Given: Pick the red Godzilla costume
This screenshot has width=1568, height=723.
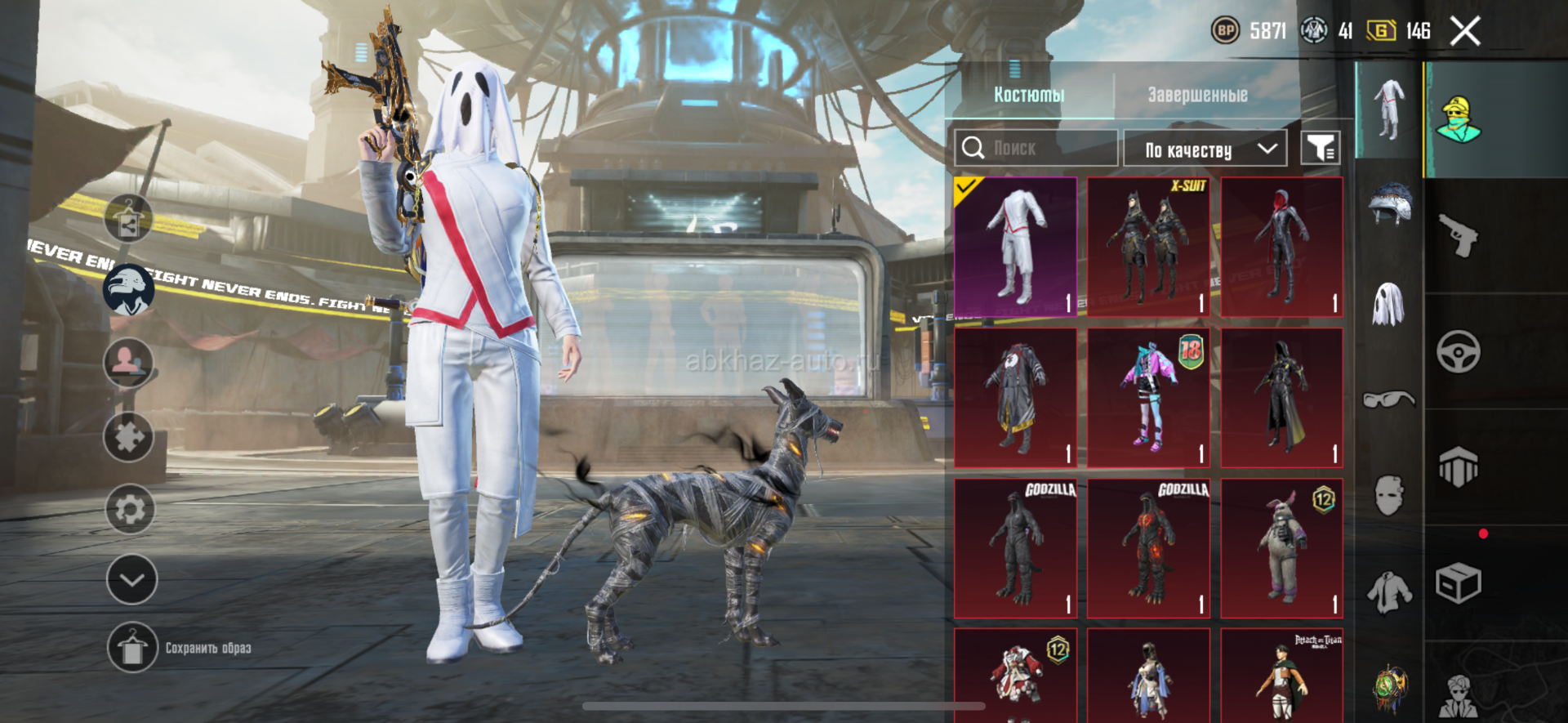Looking at the screenshot, I should tap(1148, 548).
